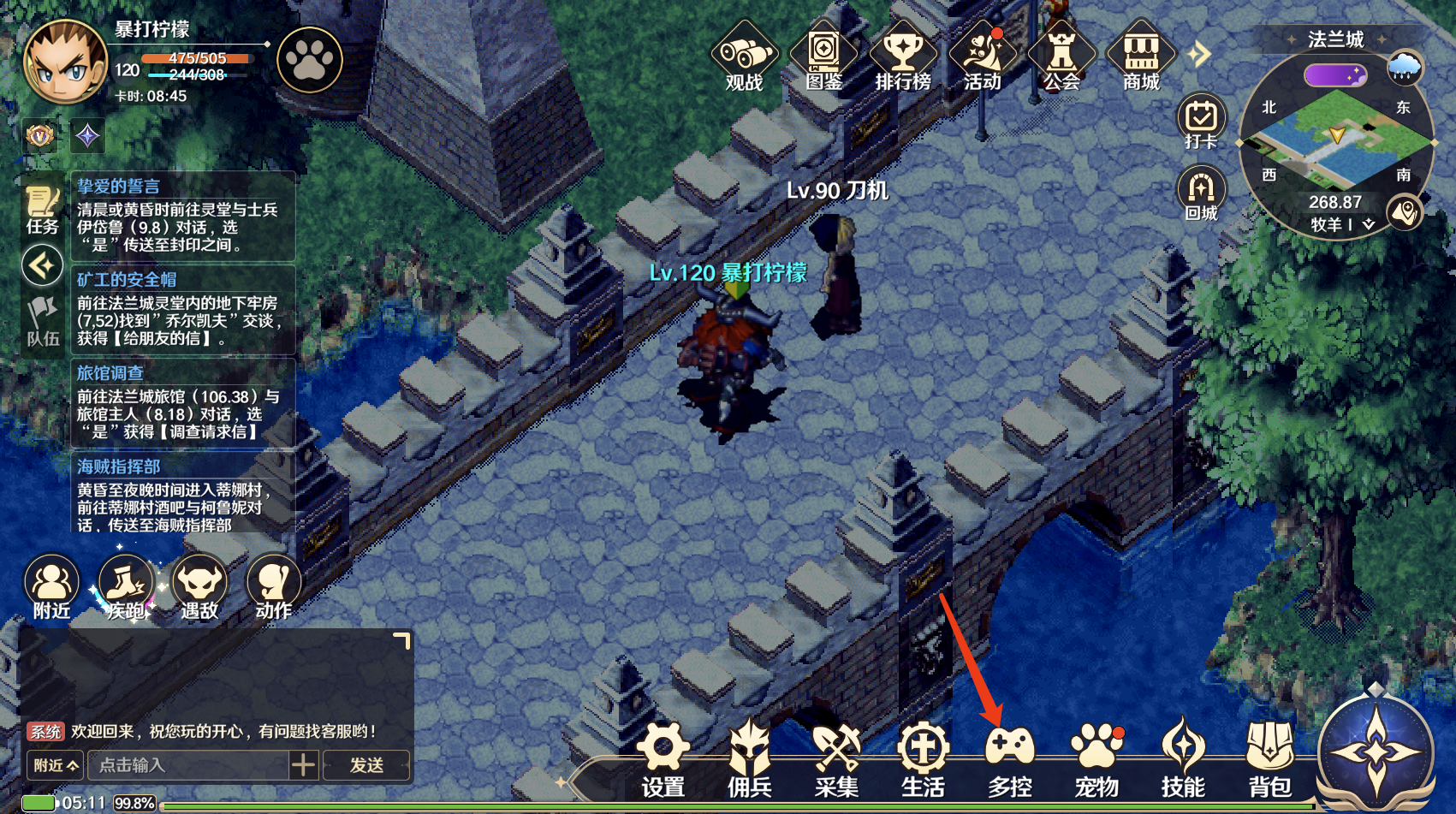The image size is (1456, 814).
Task: Open the 背包 backpack inventory
Action: 1270,758
